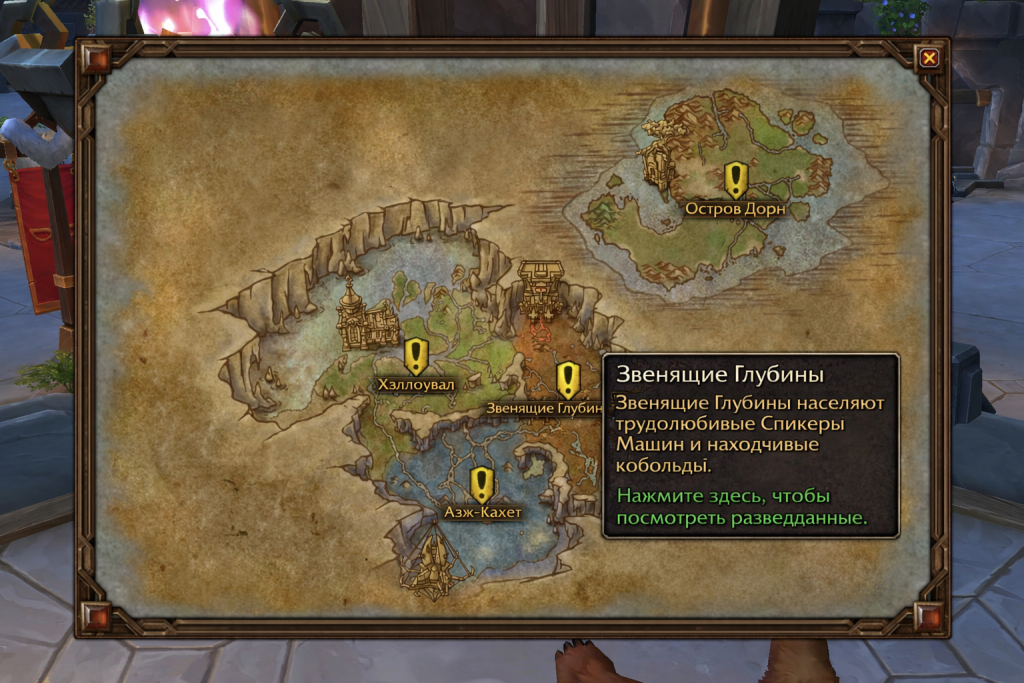Select the Остров Дорн map marker
Image resolution: width=1024 pixels, height=683 pixels.
736,181
